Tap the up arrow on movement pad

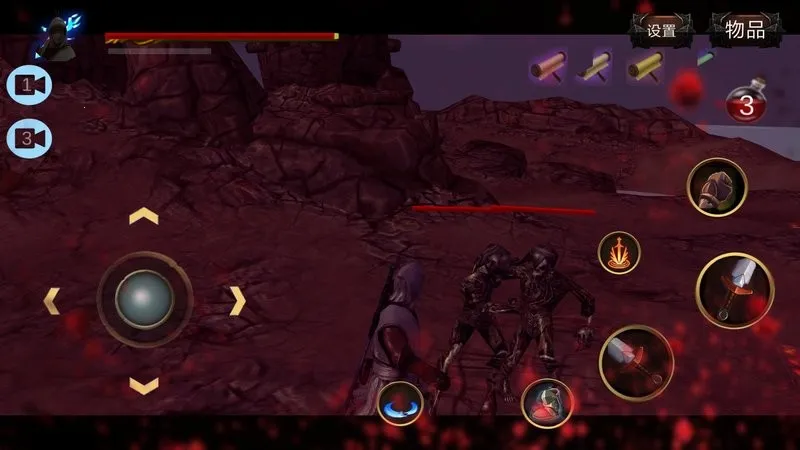tap(144, 216)
